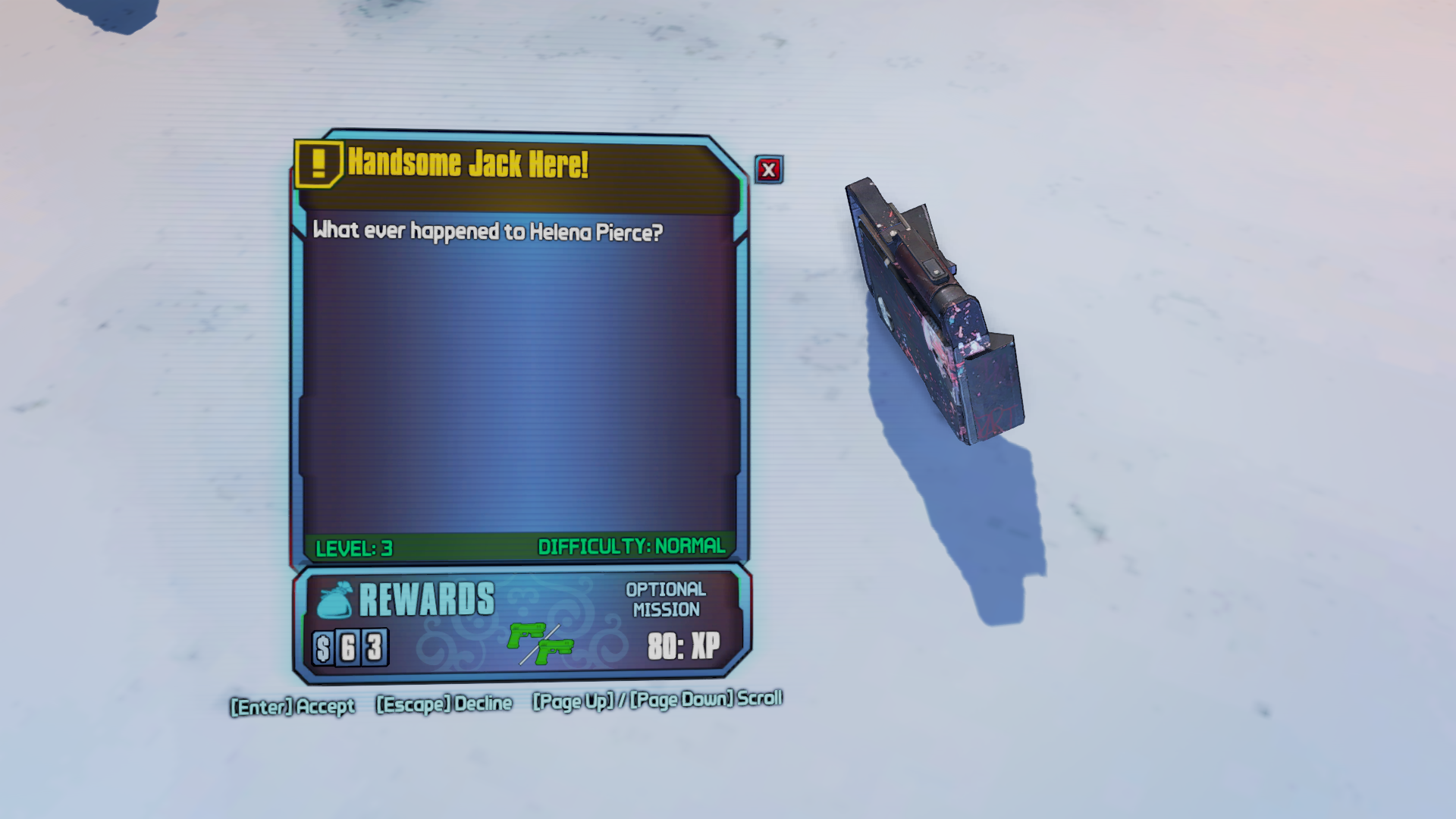This screenshot has height=819, width=1456.
Task: Accept the Handsome Jack Here! mission
Action: pos(293,707)
